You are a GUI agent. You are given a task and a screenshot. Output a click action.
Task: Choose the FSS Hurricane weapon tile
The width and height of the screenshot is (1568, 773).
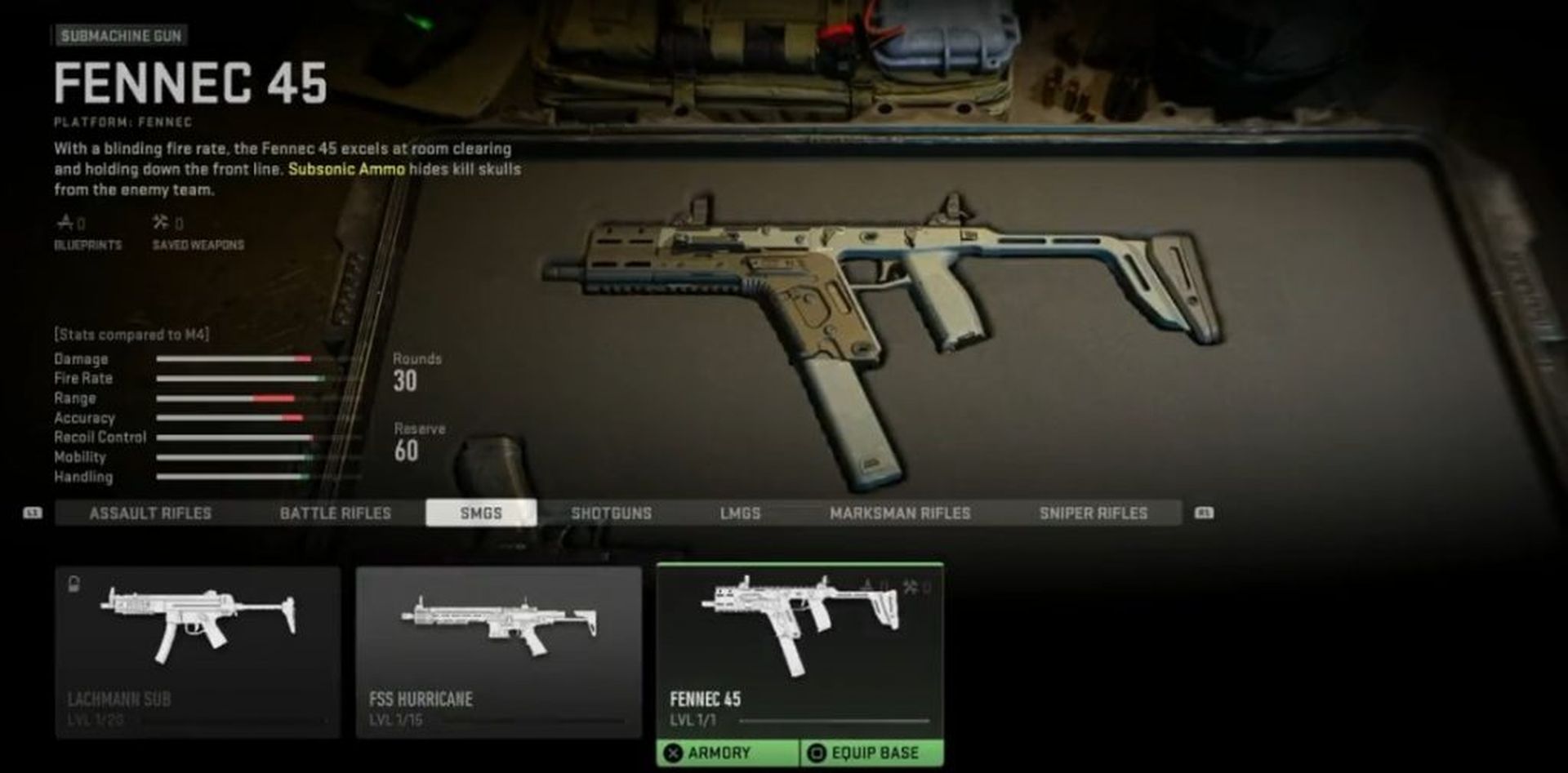[498, 651]
